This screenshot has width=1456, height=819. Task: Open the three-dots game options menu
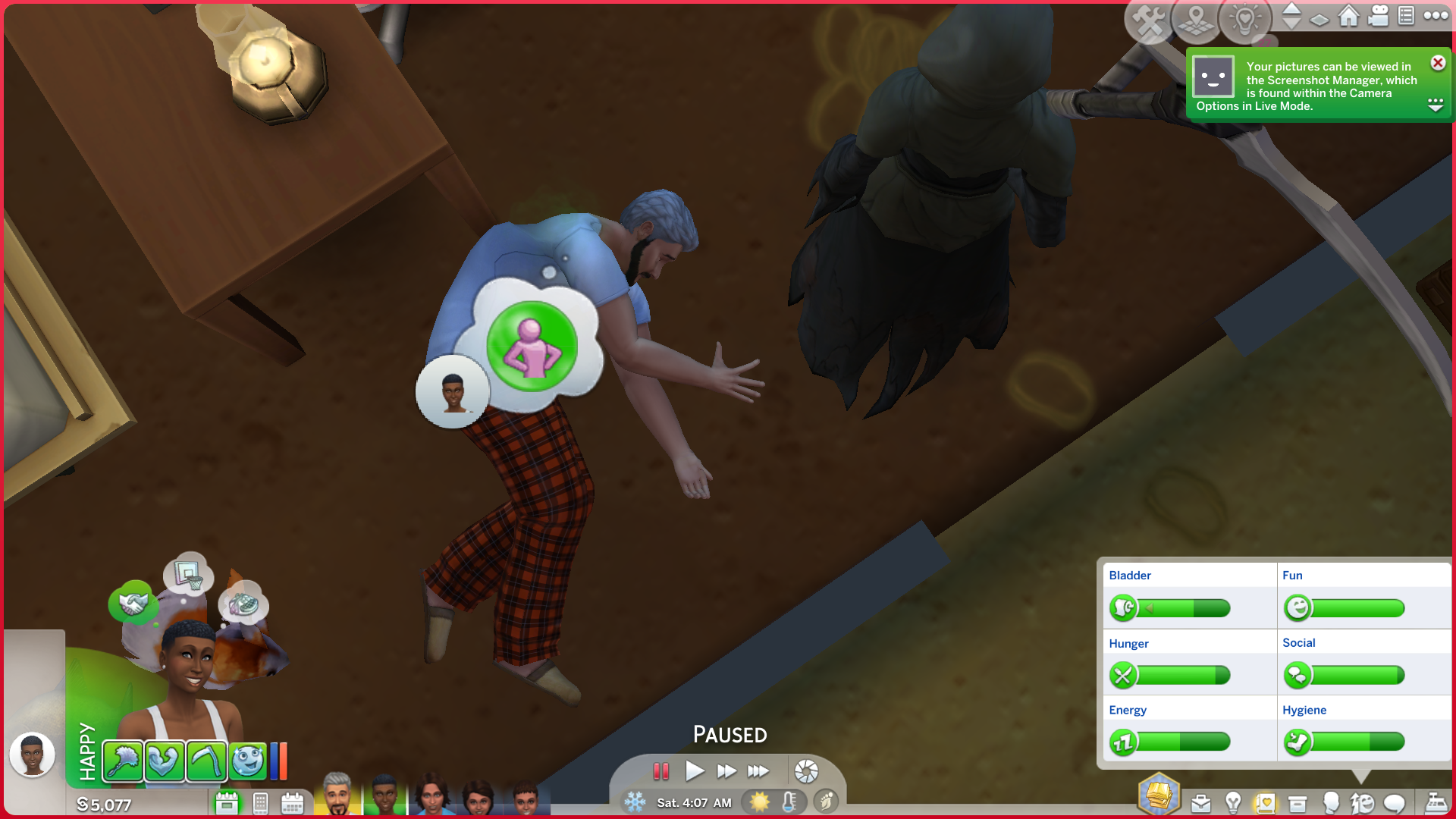(1436, 16)
